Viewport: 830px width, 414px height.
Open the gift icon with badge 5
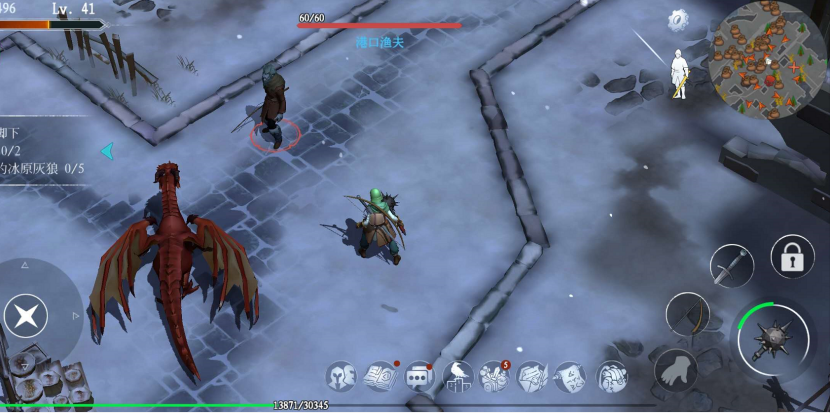coord(495,377)
